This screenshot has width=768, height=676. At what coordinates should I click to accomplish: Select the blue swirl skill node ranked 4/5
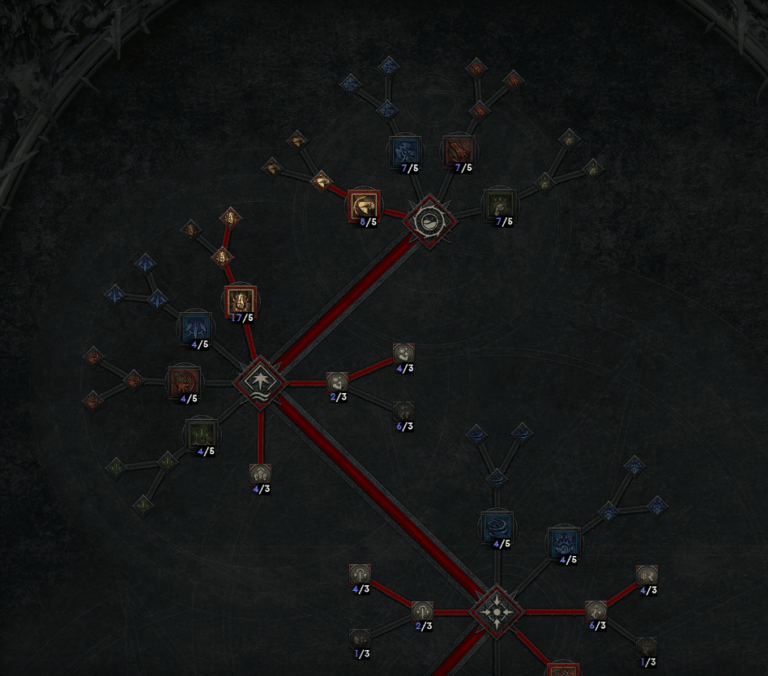(x=497, y=526)
